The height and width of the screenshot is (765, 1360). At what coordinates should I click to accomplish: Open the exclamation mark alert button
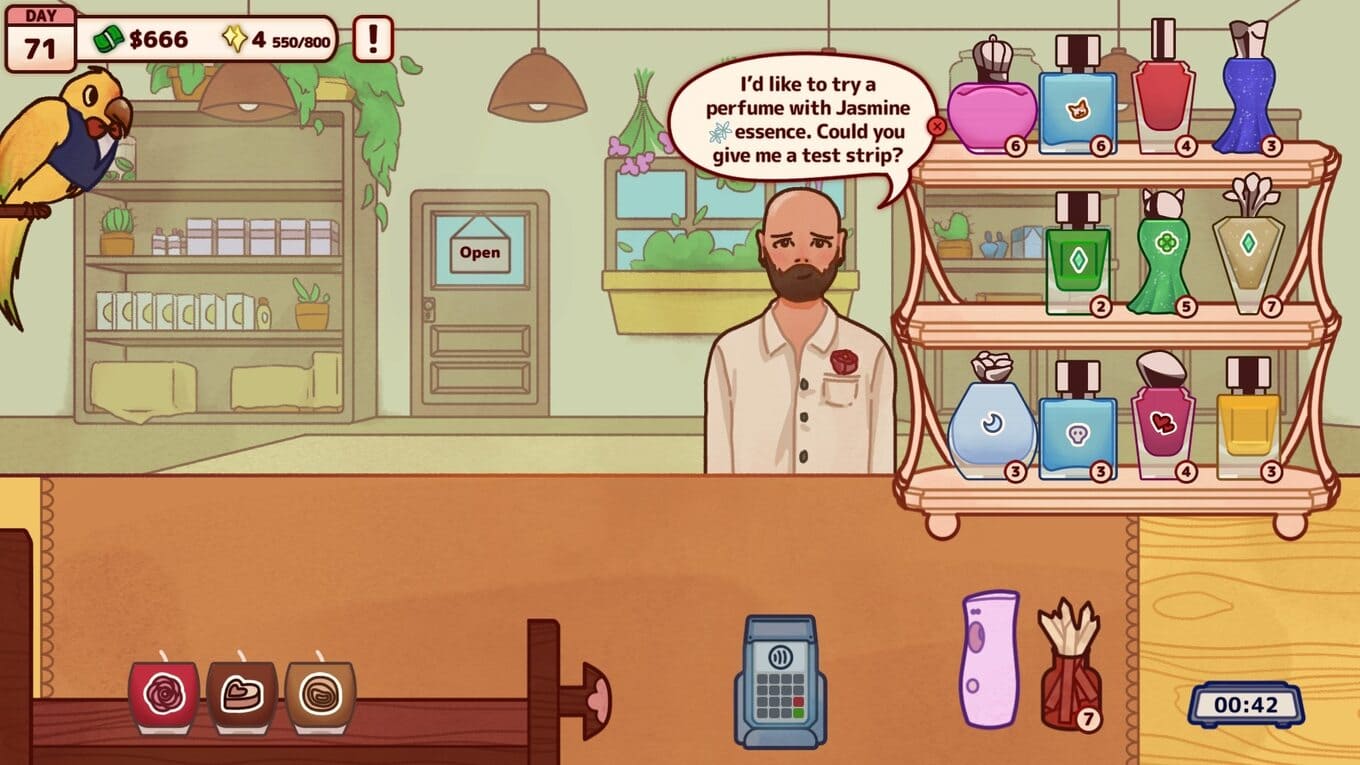374,39
